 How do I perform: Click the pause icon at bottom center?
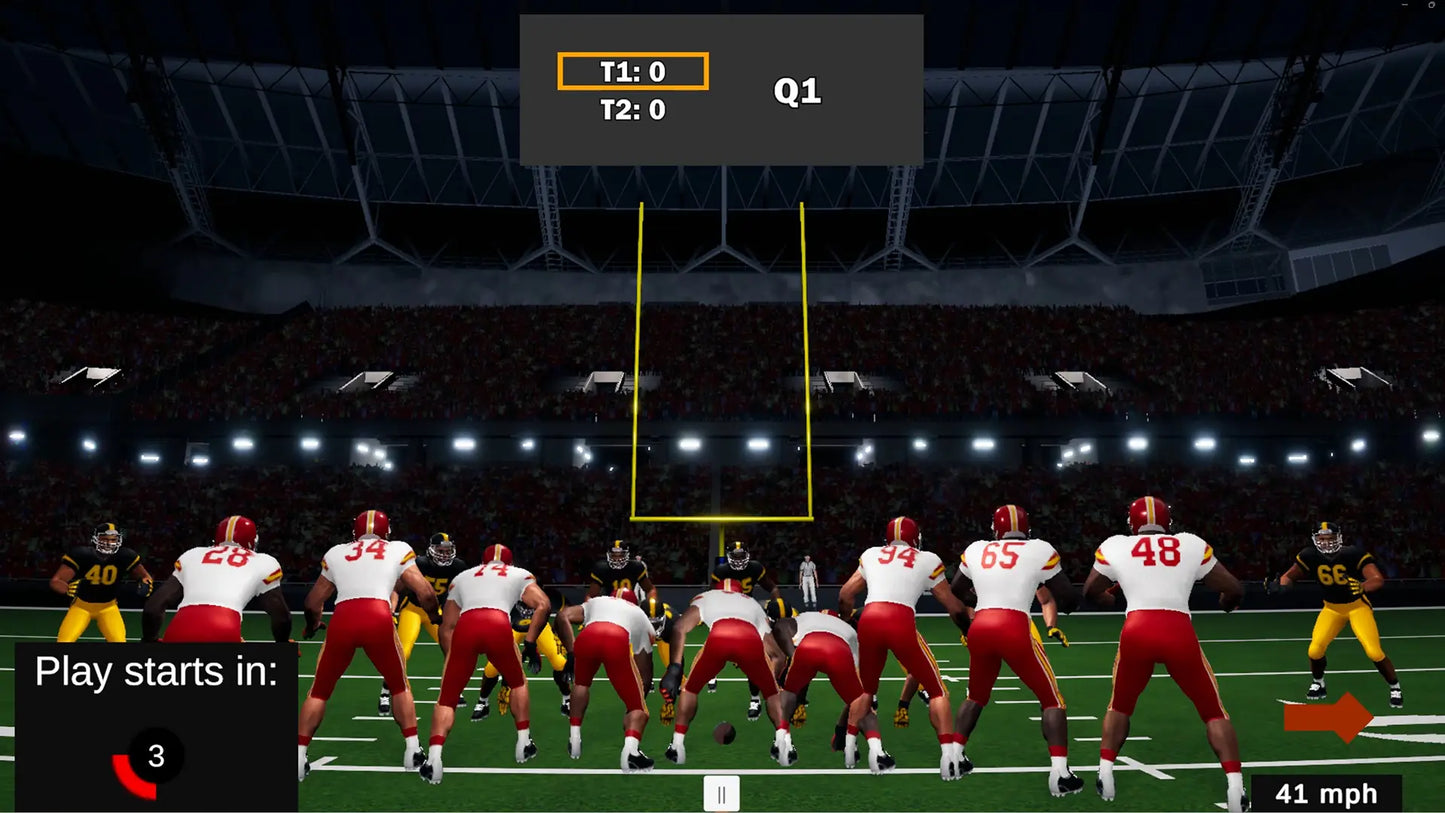[722, 793]
